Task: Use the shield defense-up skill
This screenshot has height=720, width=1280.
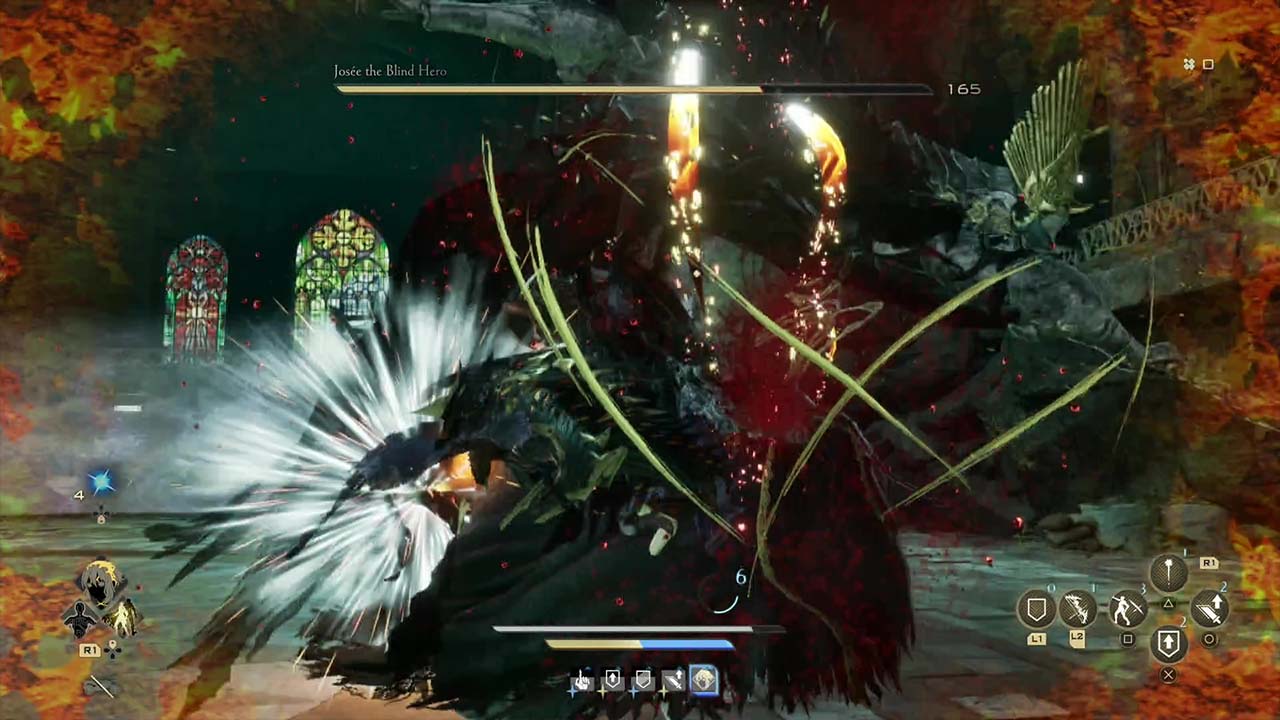Action: (x=1168, y=644)
